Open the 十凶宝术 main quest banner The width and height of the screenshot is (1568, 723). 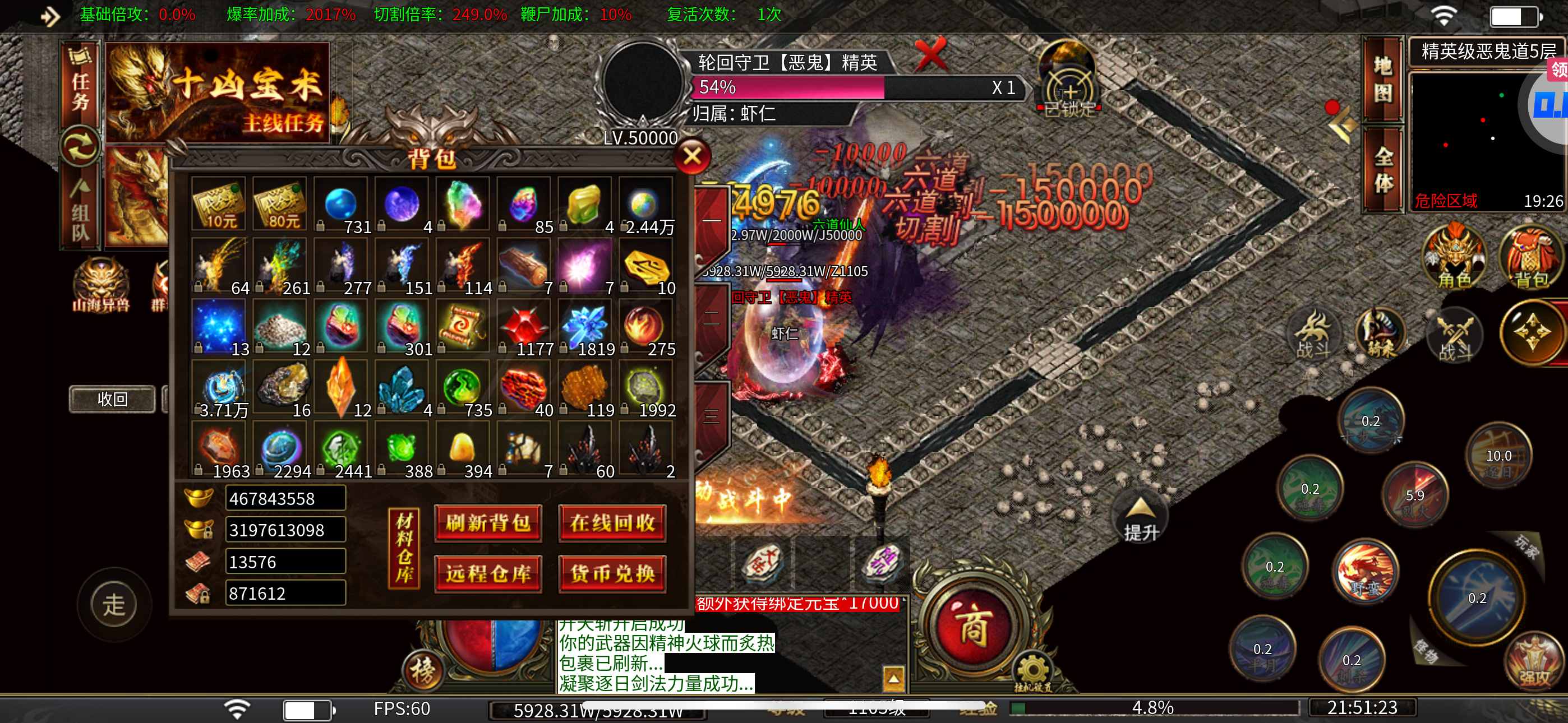[217, 92]
